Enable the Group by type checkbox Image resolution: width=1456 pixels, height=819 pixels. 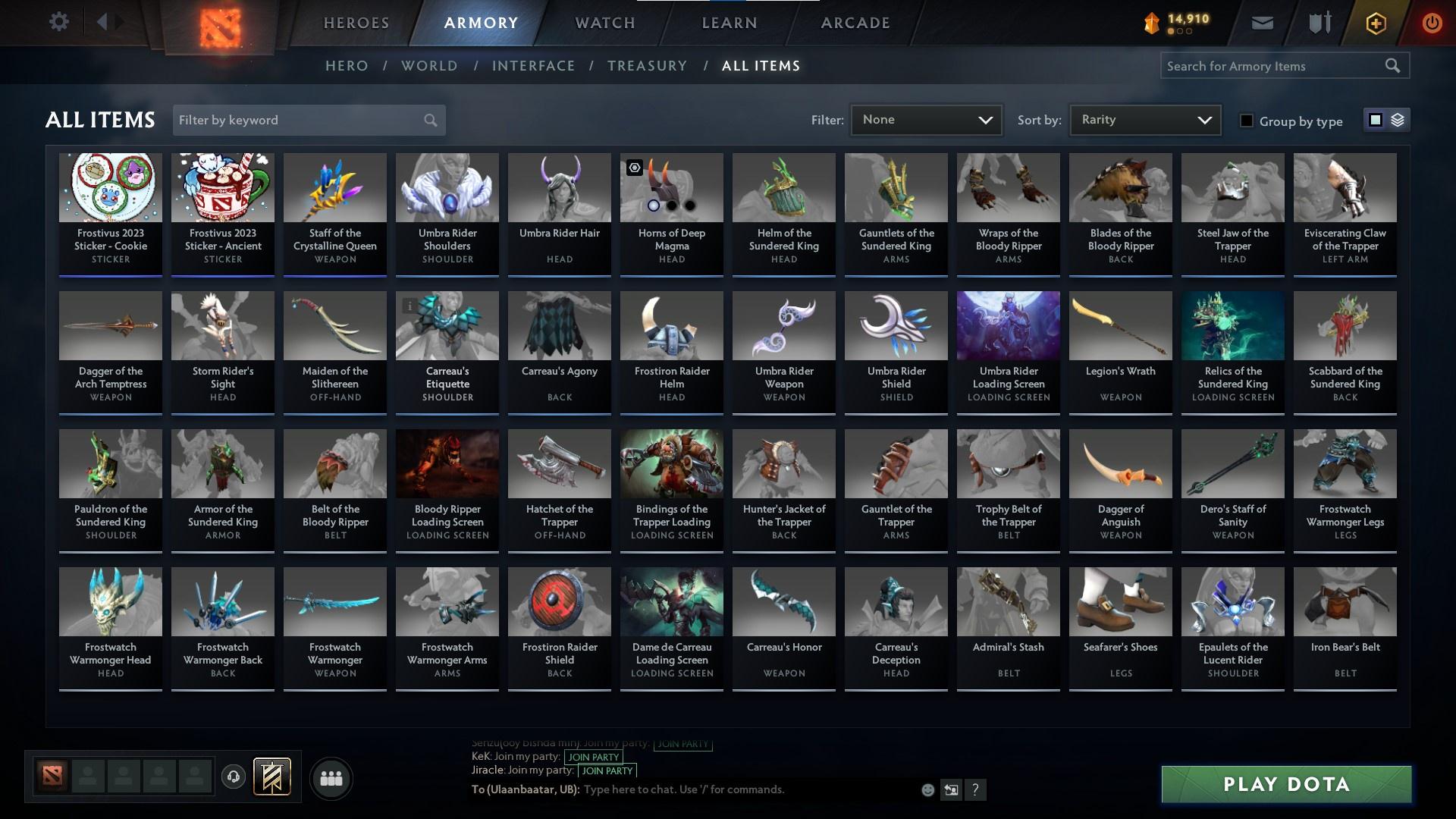pyautogui.click(x=1247, y=121)
